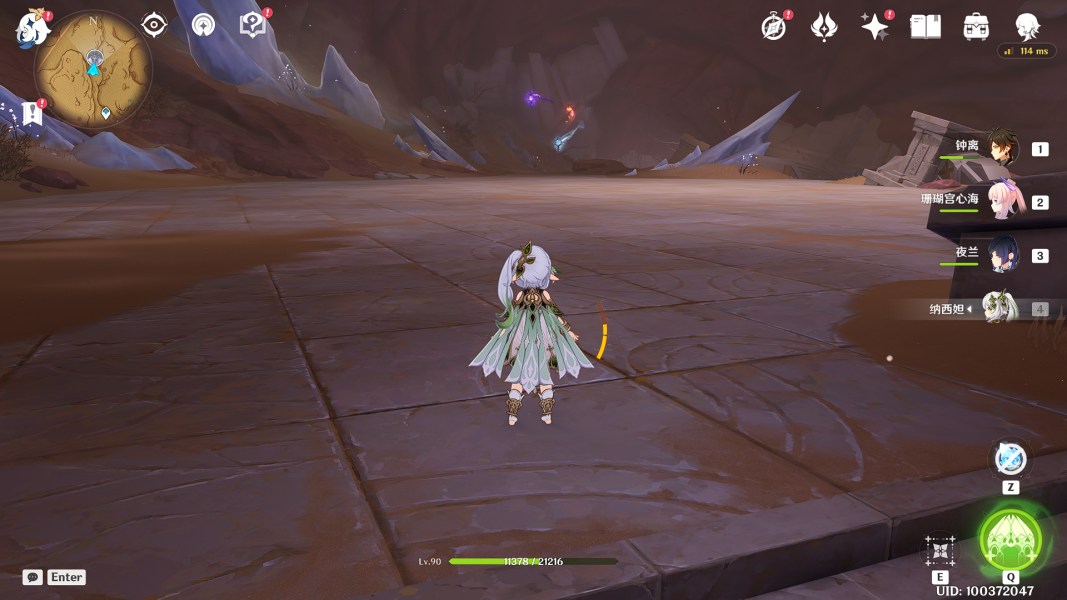Open the Paimon main menu
Viewport: 1067px width, 600px height.
pyautogui.click(x=32, y=28)
